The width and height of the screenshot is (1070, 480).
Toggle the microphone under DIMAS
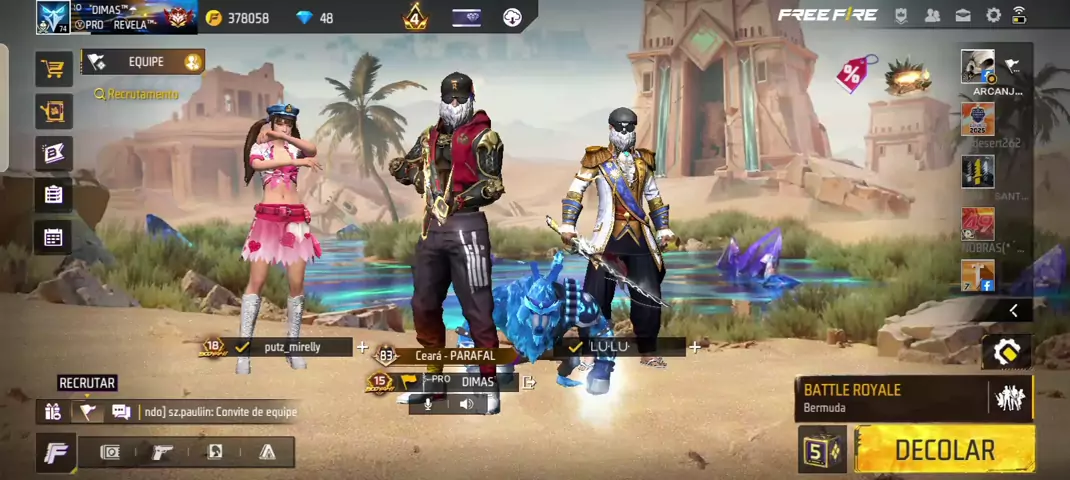[x=428, y=404]
